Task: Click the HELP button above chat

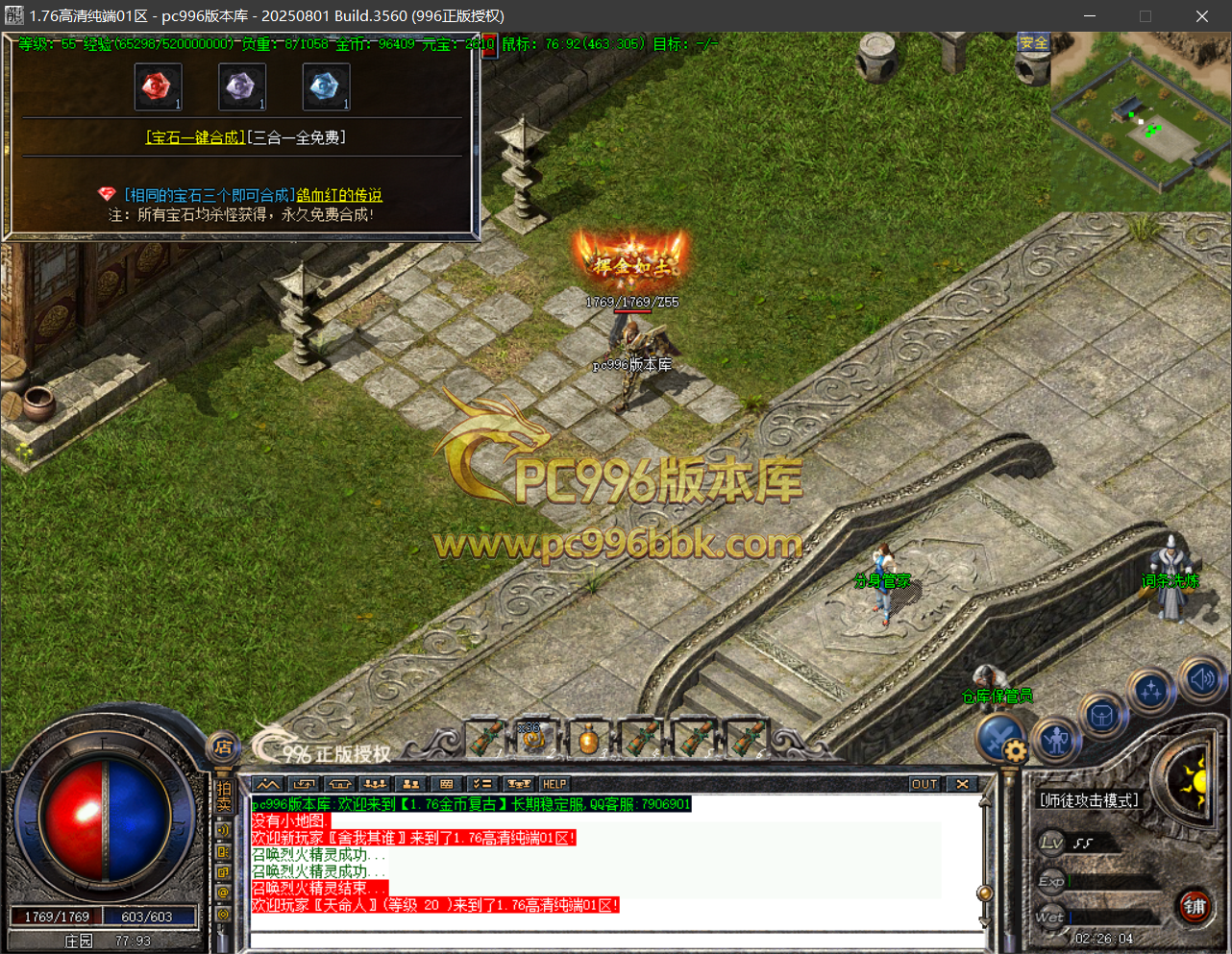Action: point(554,784)
